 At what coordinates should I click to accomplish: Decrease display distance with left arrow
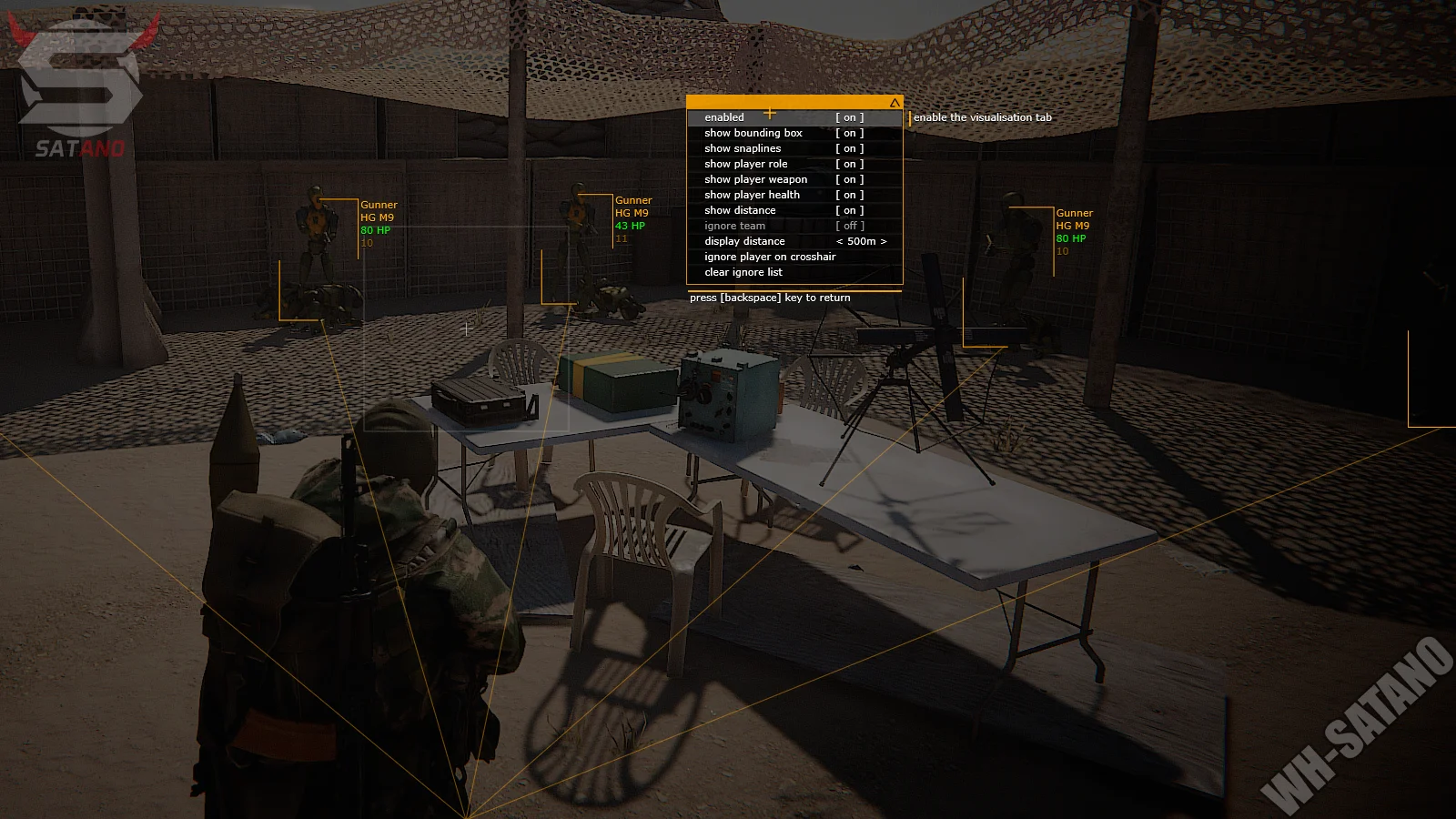pyautogui.click(x=840, y=241)
